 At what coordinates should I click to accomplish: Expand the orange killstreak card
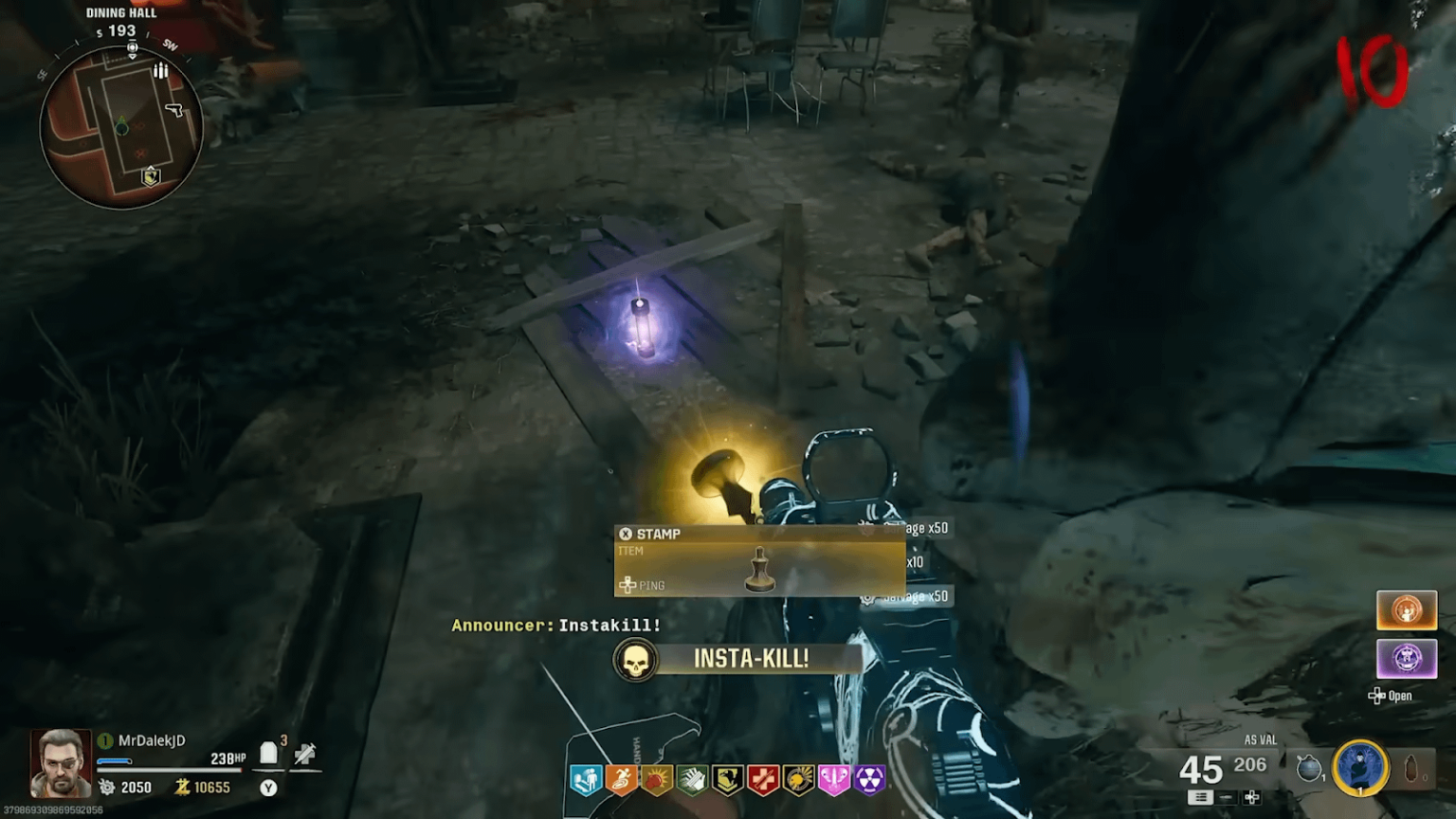[x=1407, y=610]
